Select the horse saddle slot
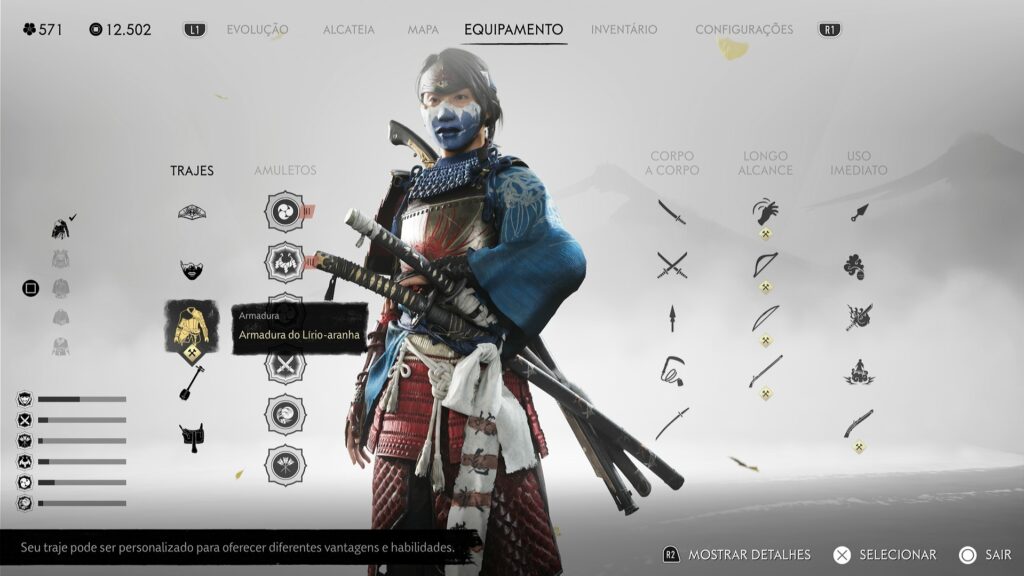 [192, 437]
